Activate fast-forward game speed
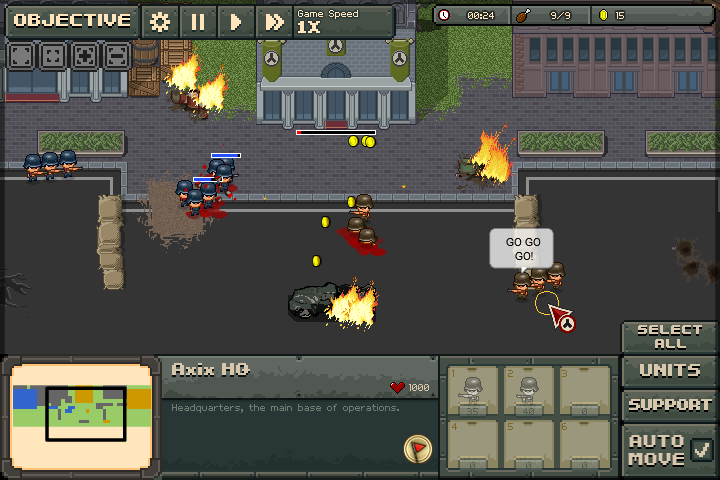 pyautogui.click(x=273, y=21)
